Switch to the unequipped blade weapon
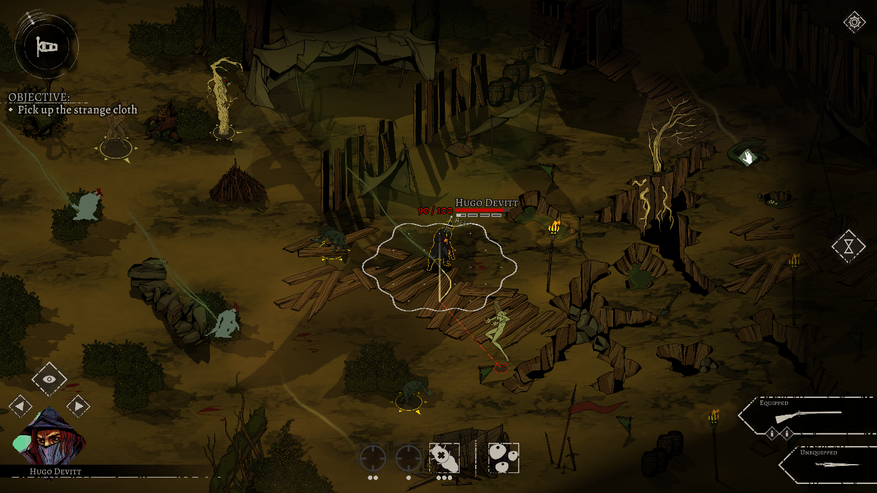The height and width of the screenshot is (493, 877). point(825,464)
